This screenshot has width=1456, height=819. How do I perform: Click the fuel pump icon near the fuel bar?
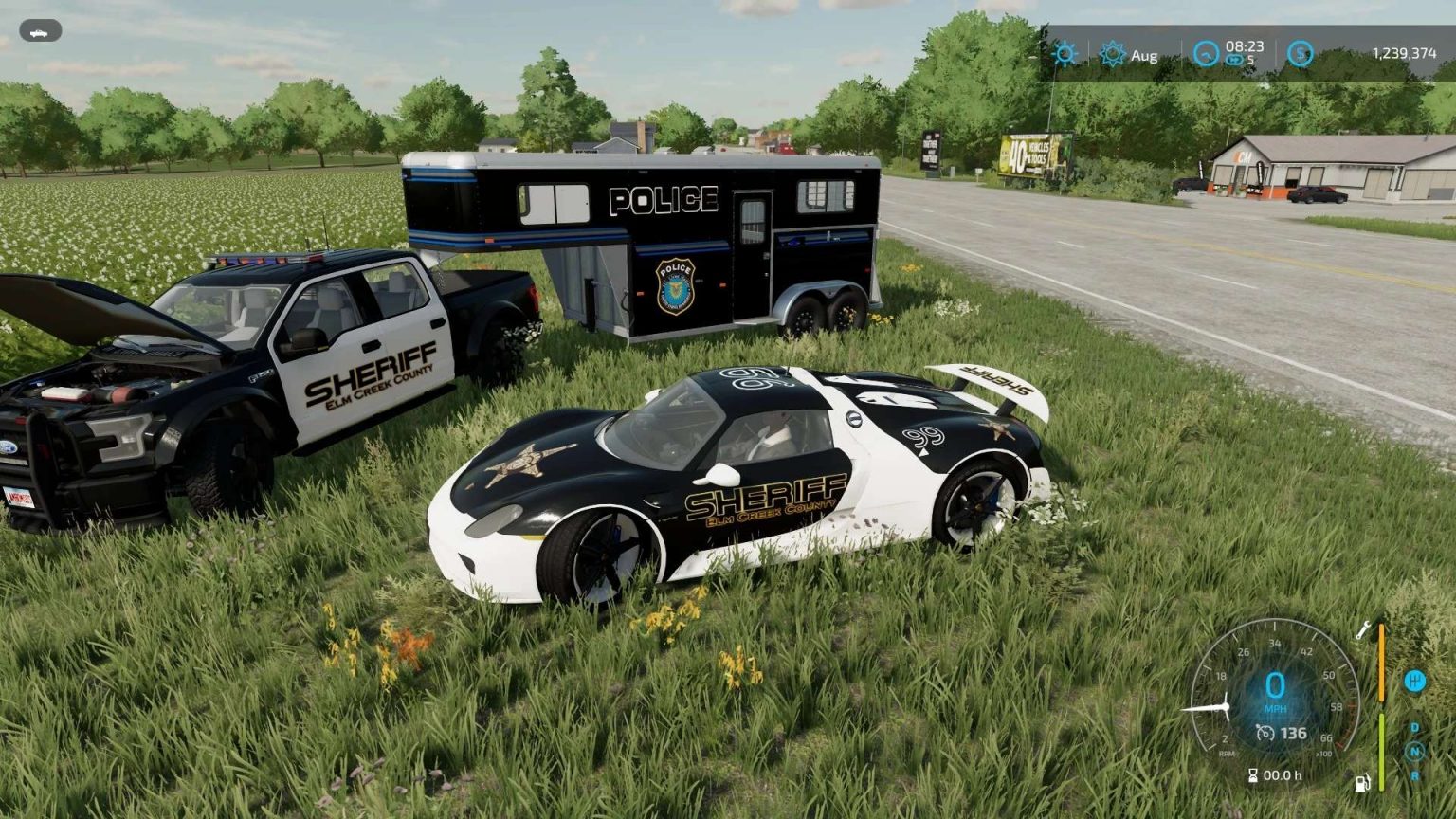(1362, 783)
